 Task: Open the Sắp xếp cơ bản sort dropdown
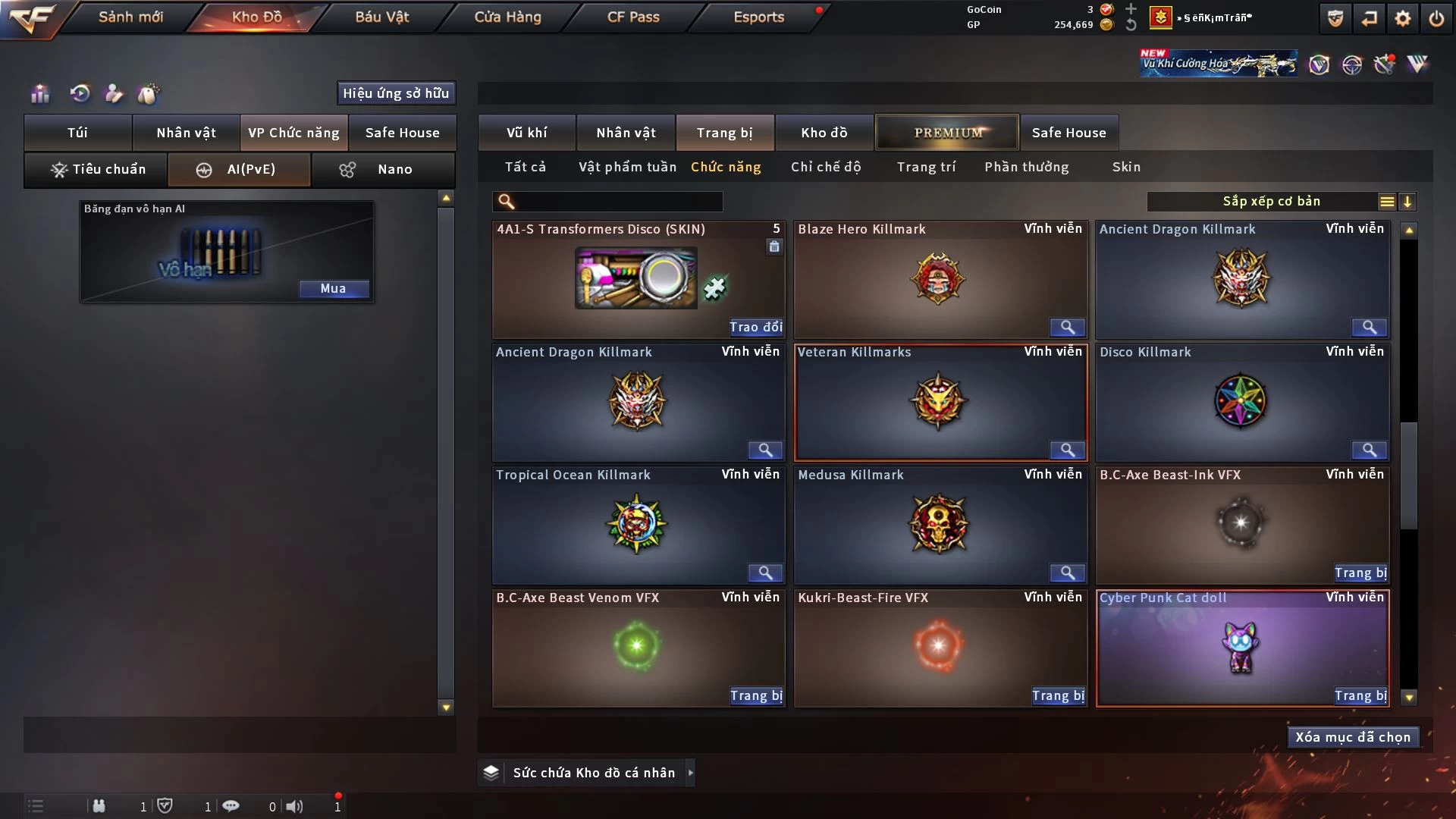(1271, 201)
